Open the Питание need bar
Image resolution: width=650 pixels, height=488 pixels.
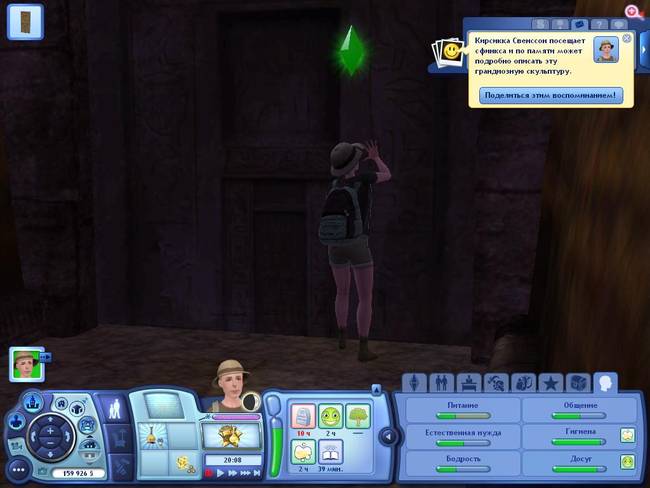[x=461, y=413]
